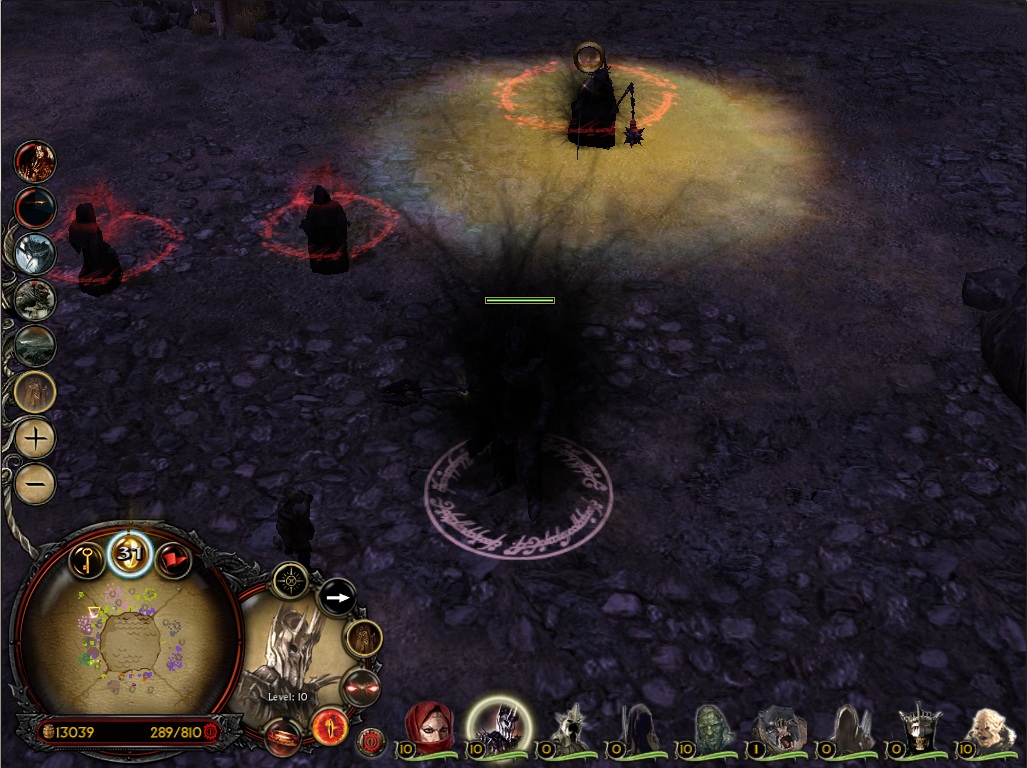Activate the fiery Eye of Sauron ability

coord(328,725)
